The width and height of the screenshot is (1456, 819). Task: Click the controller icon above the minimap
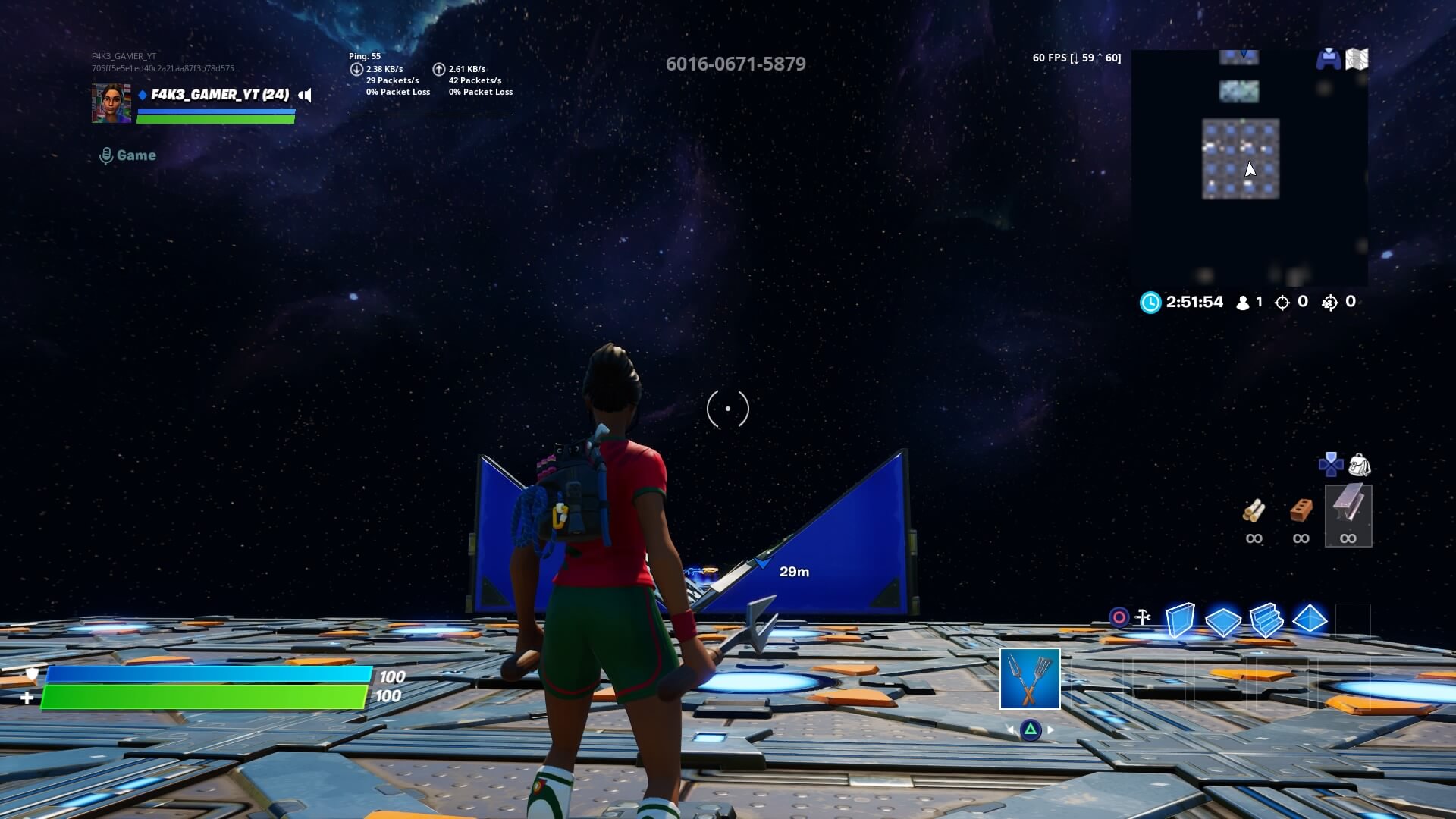pos(1329,58)
